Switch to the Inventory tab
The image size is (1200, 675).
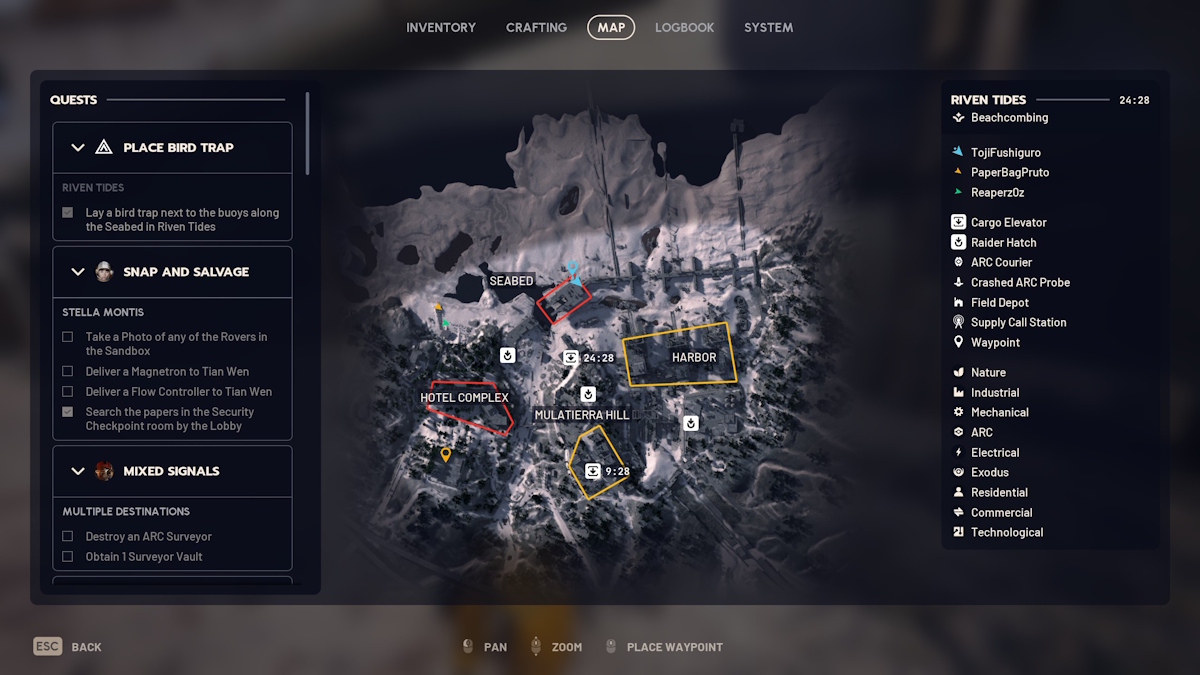tap(441, 28)
